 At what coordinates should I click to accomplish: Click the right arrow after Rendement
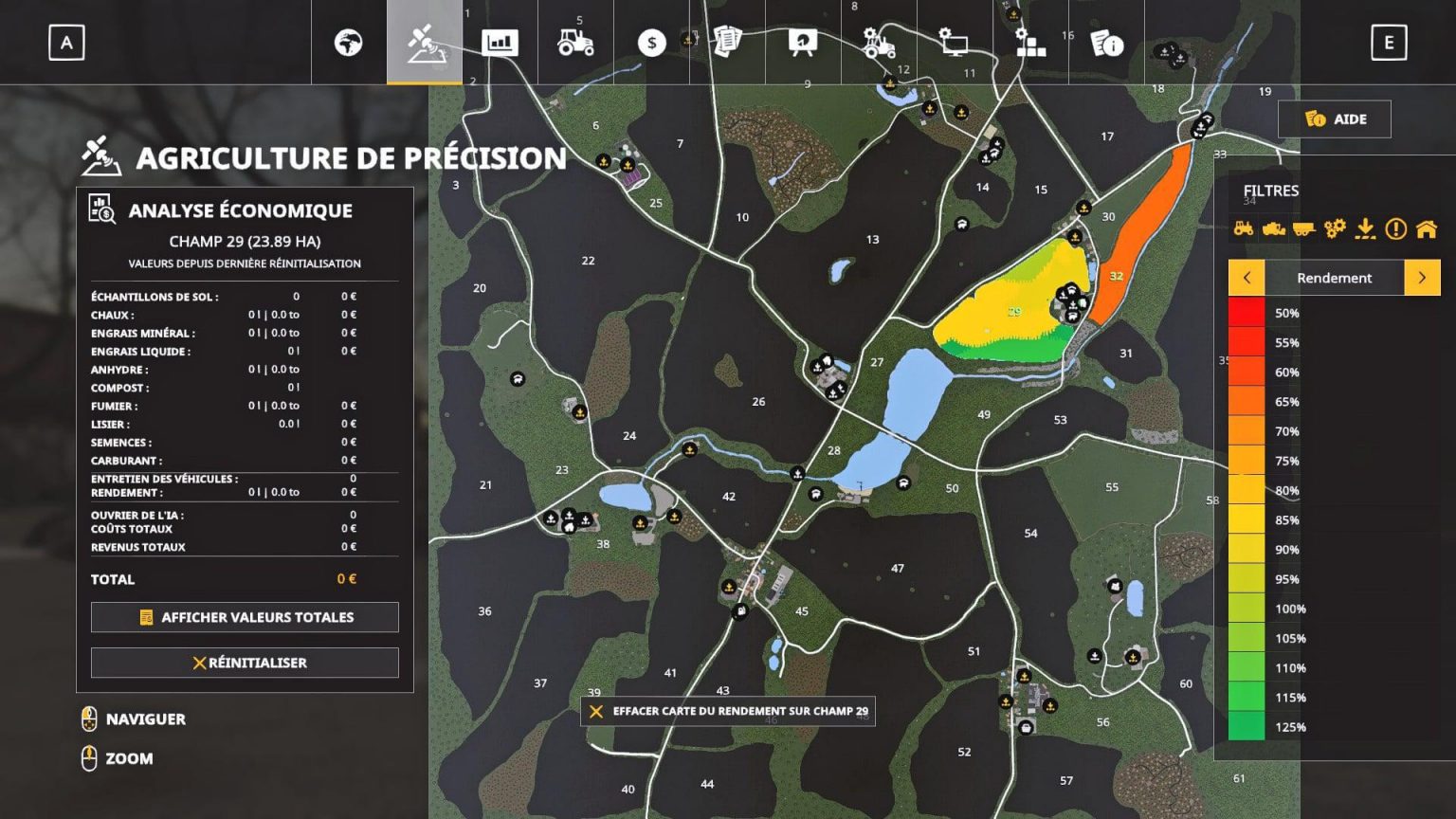[1421, 278]
